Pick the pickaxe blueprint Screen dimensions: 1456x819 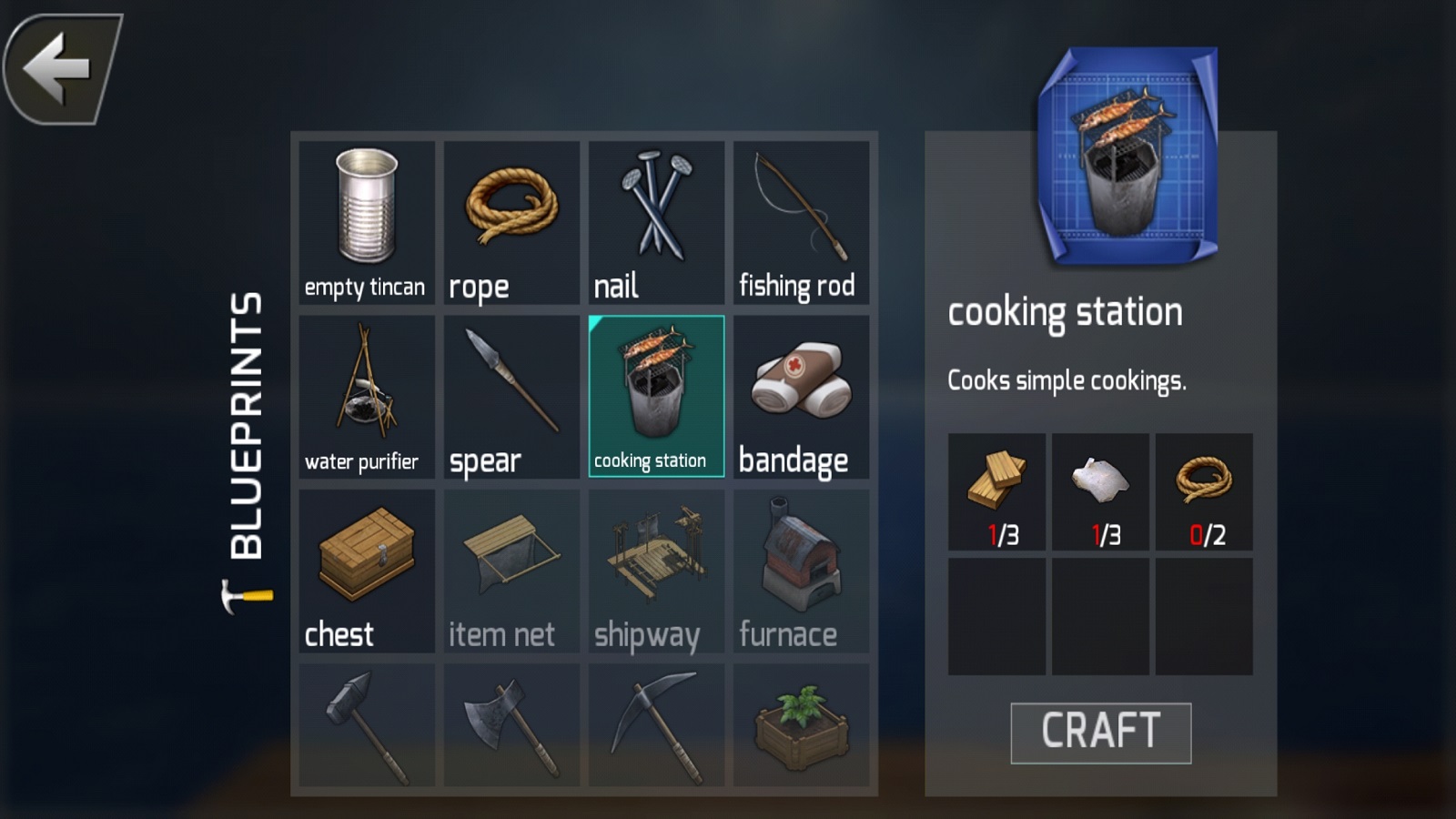point(656,725)
